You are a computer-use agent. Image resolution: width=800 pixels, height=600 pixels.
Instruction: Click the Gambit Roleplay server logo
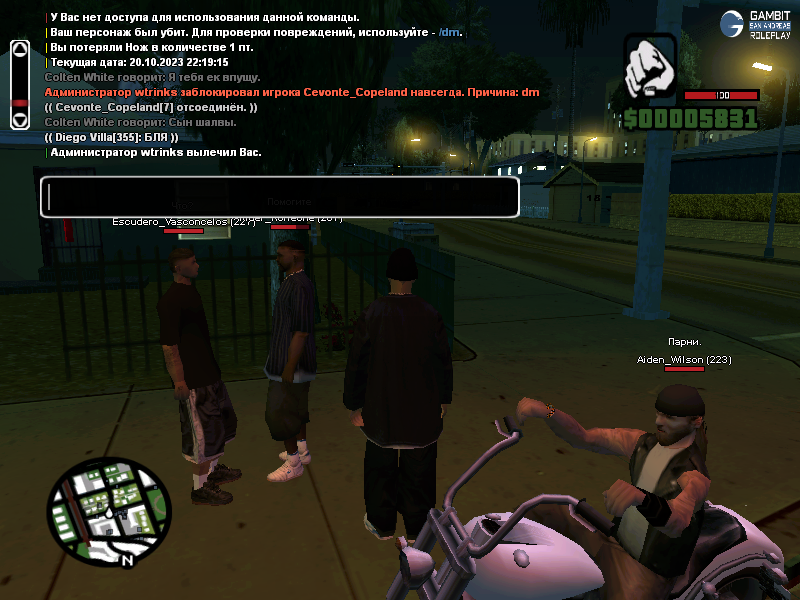(756, 24)
